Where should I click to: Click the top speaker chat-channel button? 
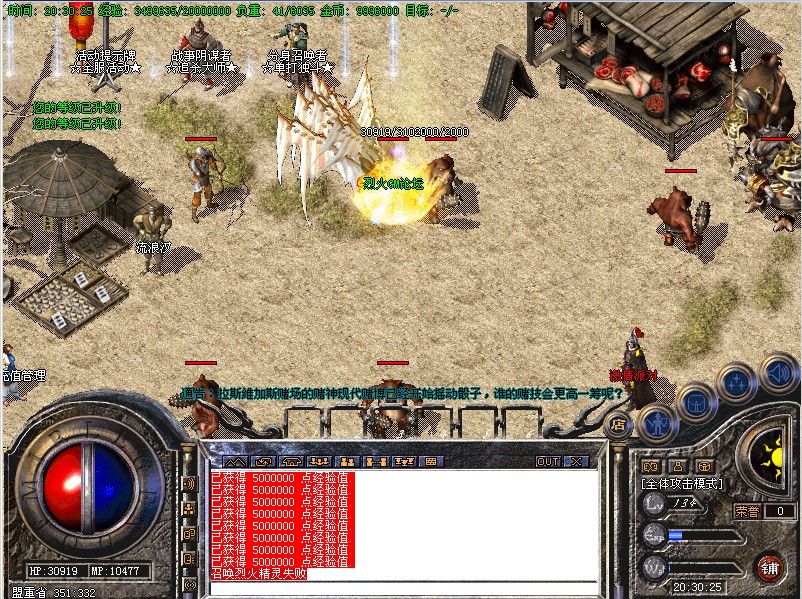pos(190,484)
